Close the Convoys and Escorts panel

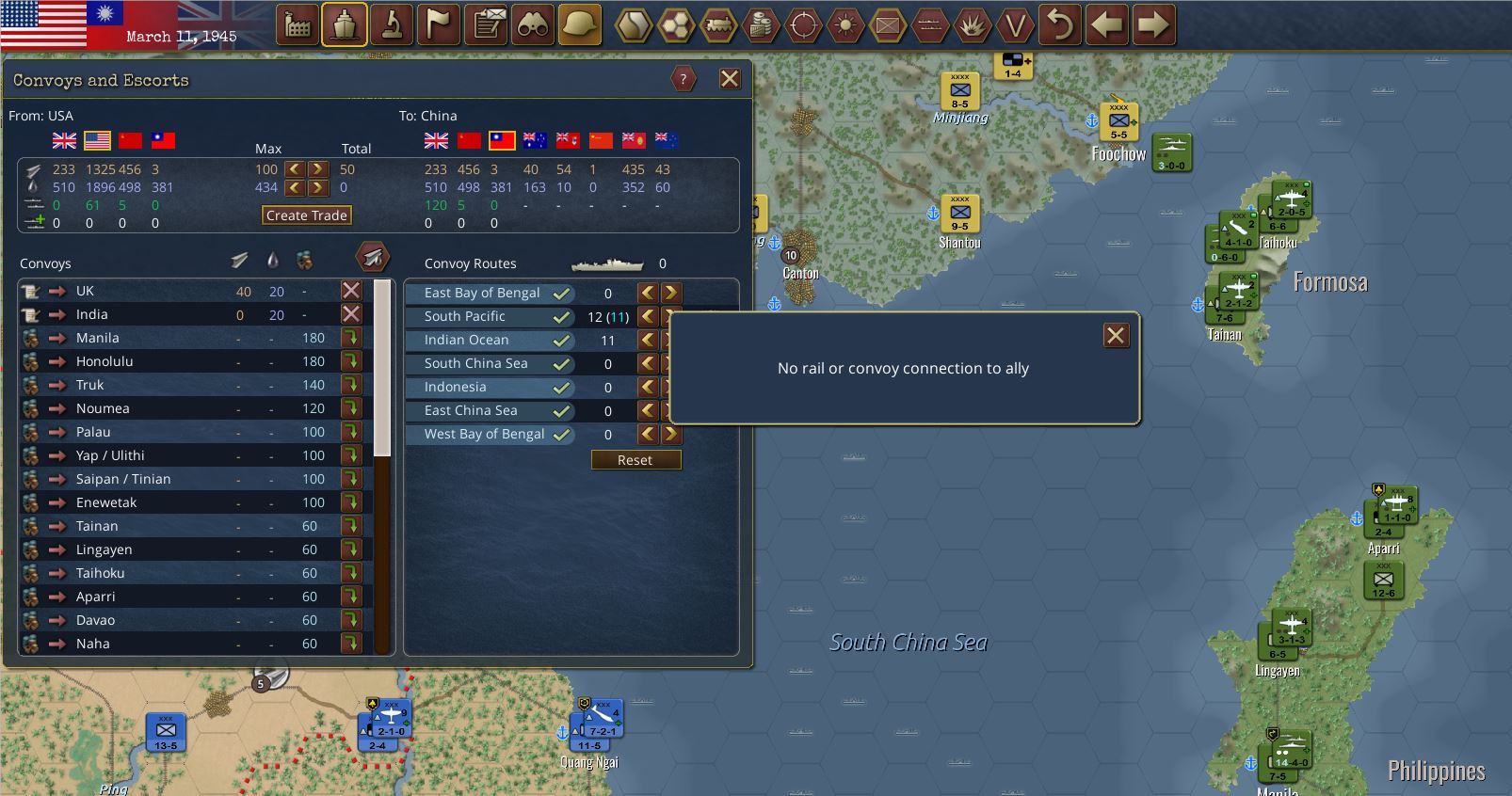(730, 79)
